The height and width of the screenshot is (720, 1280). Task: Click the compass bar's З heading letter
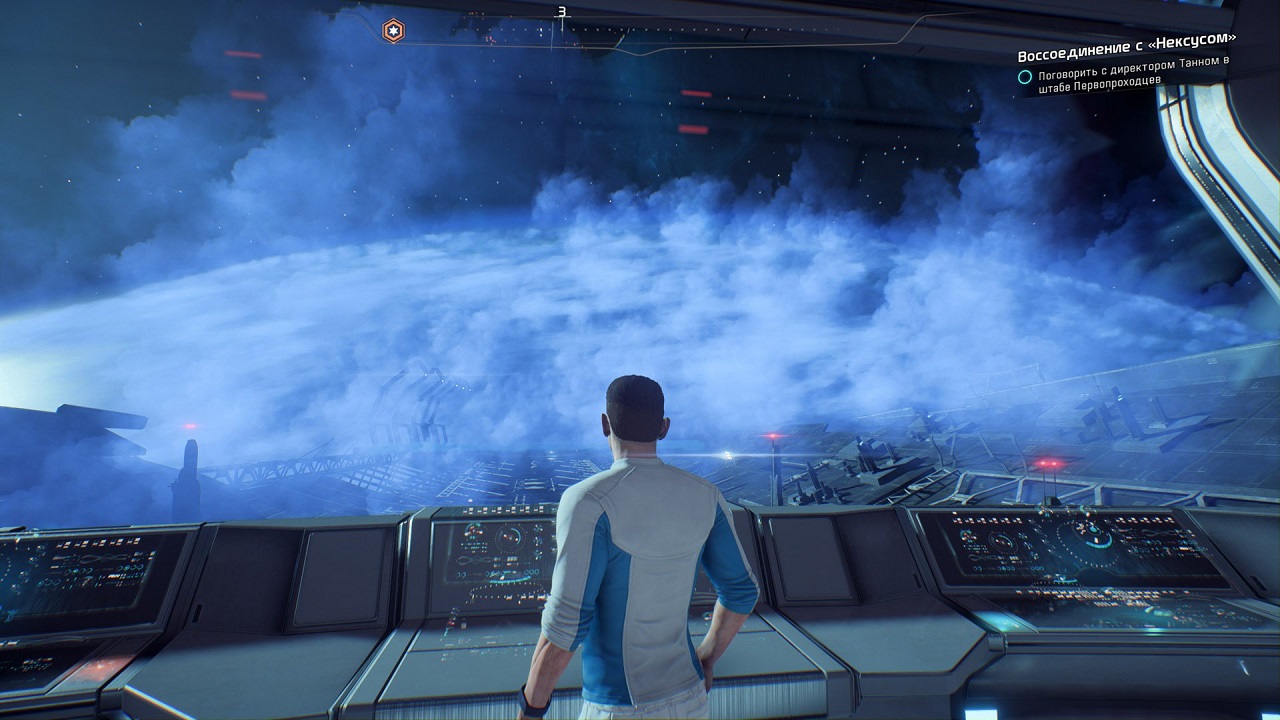pyautogui.click(x=562, y=13)
